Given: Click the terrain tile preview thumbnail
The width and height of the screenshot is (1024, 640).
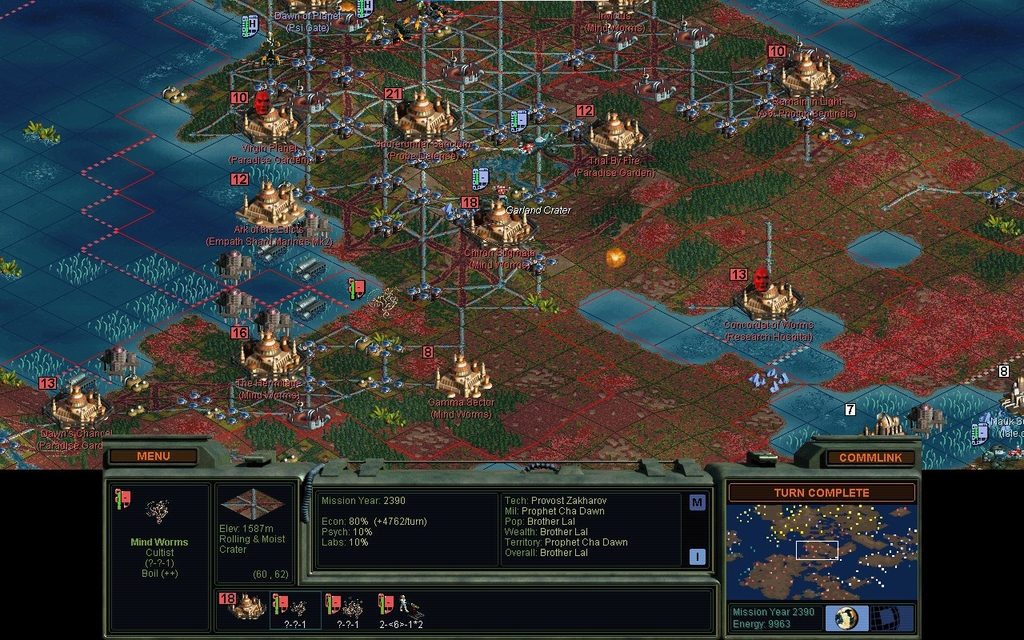Looking at the screenshot, I should (251, 503).
